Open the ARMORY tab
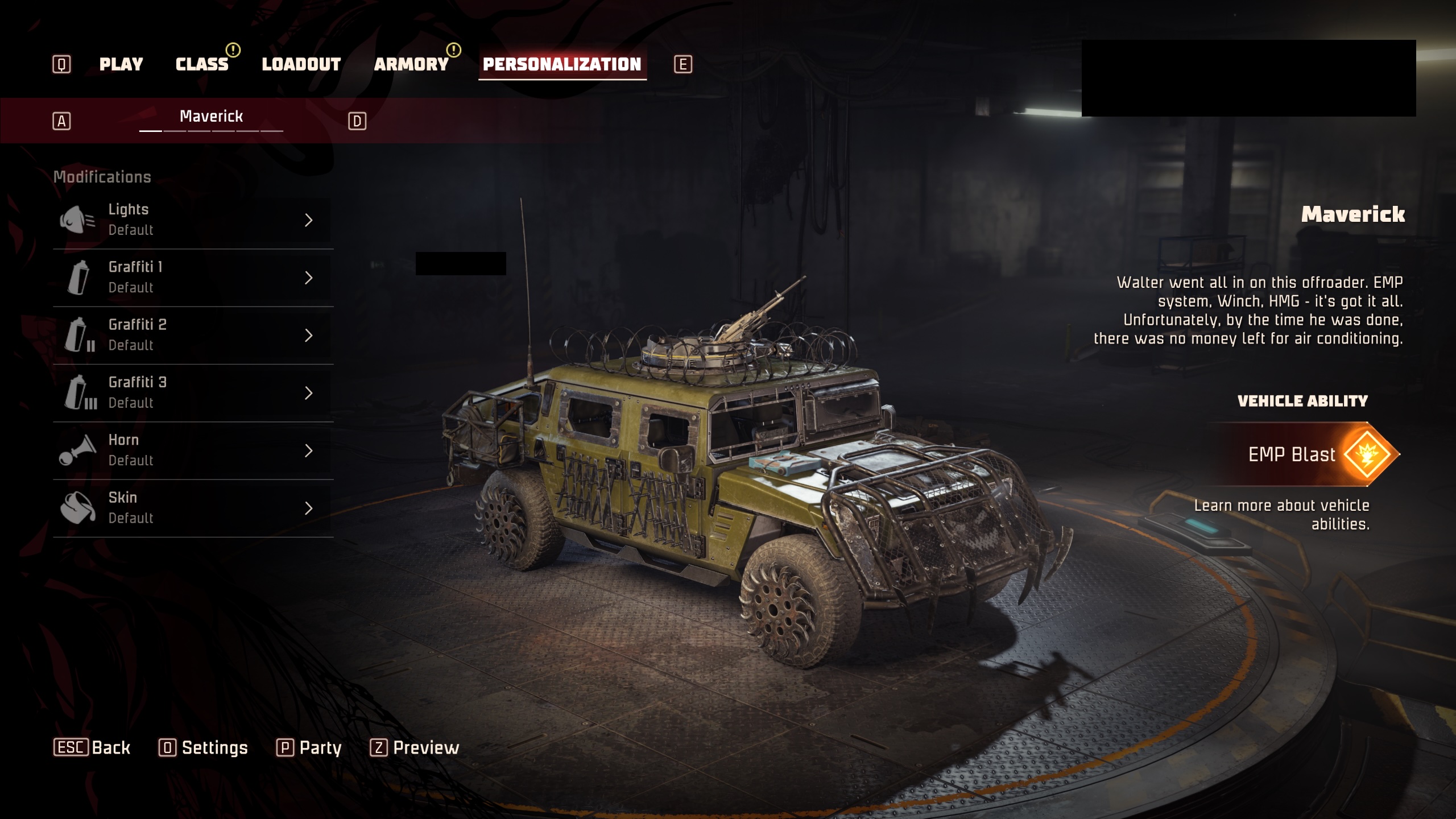This screenshot has width=1456, height=819. pyautogui.click(x=411, y=64)
